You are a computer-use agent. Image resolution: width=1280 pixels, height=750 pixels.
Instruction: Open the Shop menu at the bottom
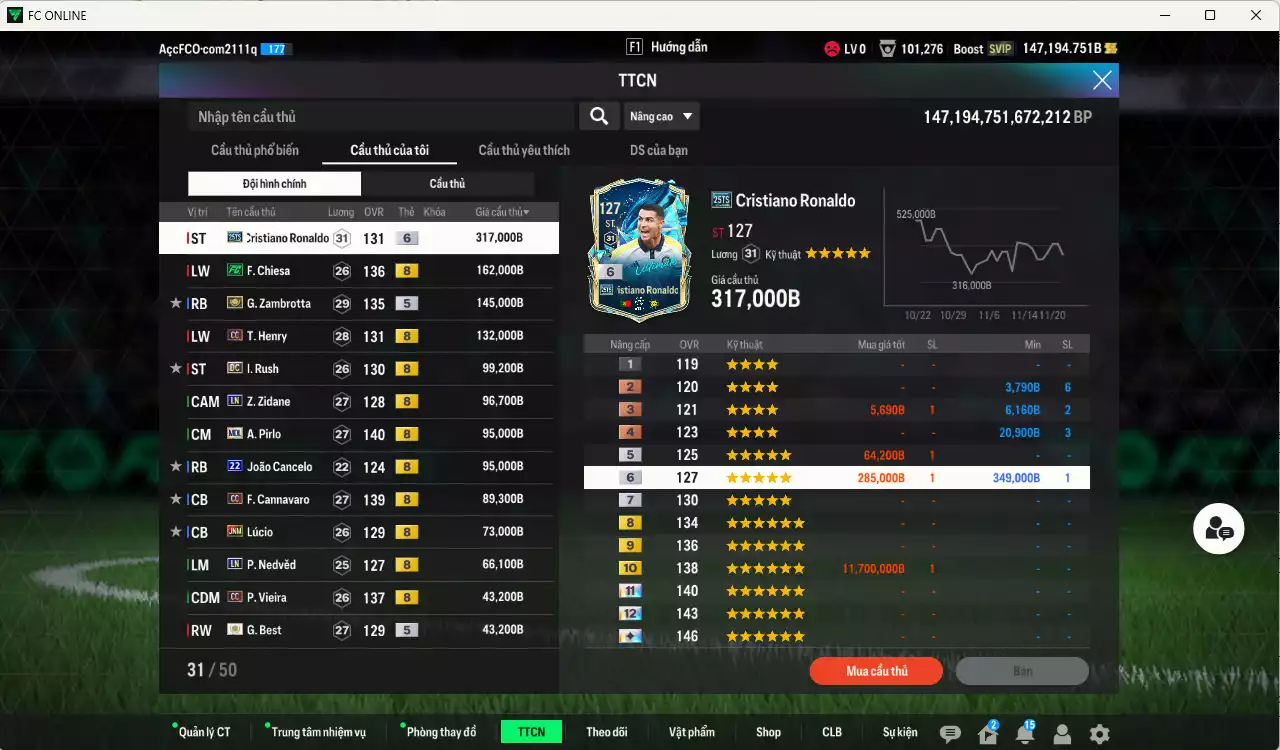[768, 731]
